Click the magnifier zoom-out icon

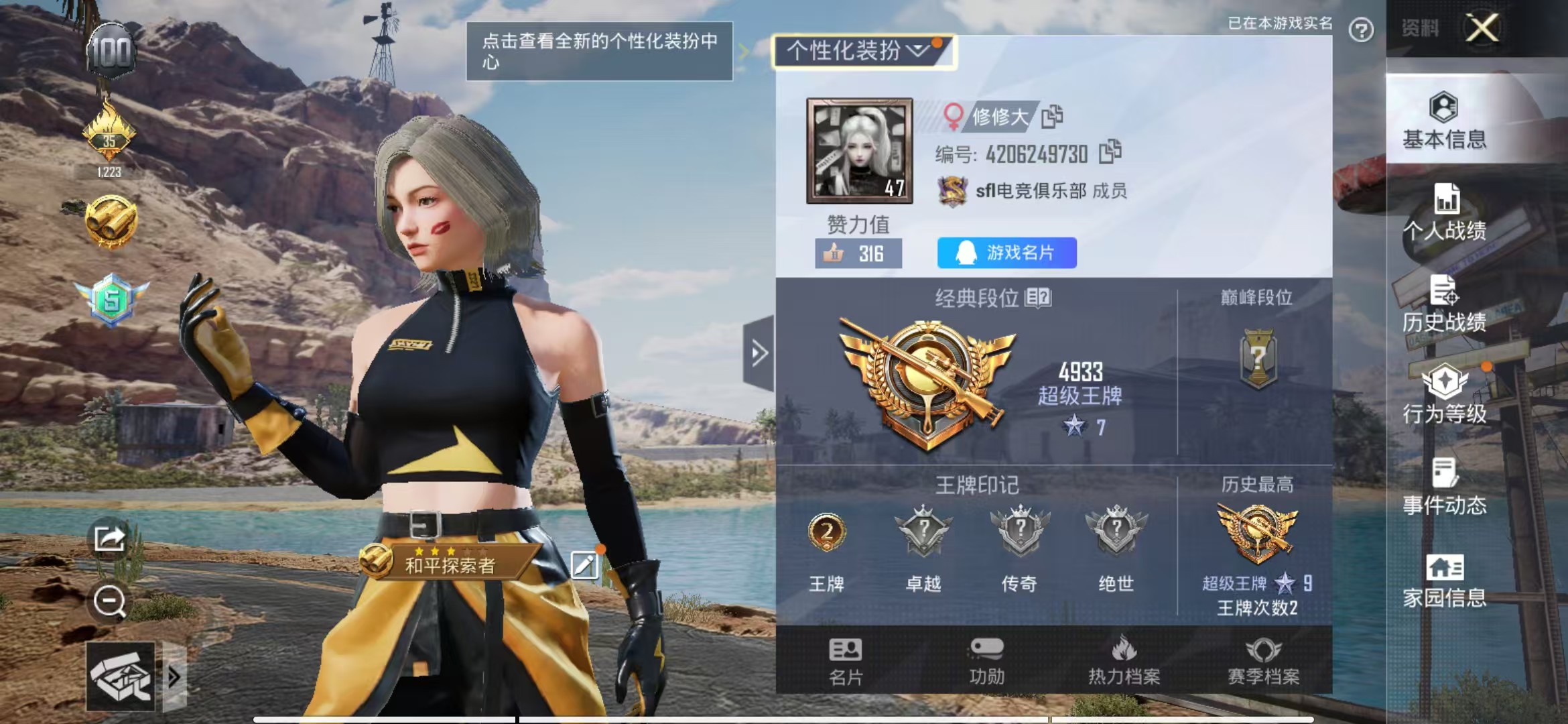[x=109, y=601]
